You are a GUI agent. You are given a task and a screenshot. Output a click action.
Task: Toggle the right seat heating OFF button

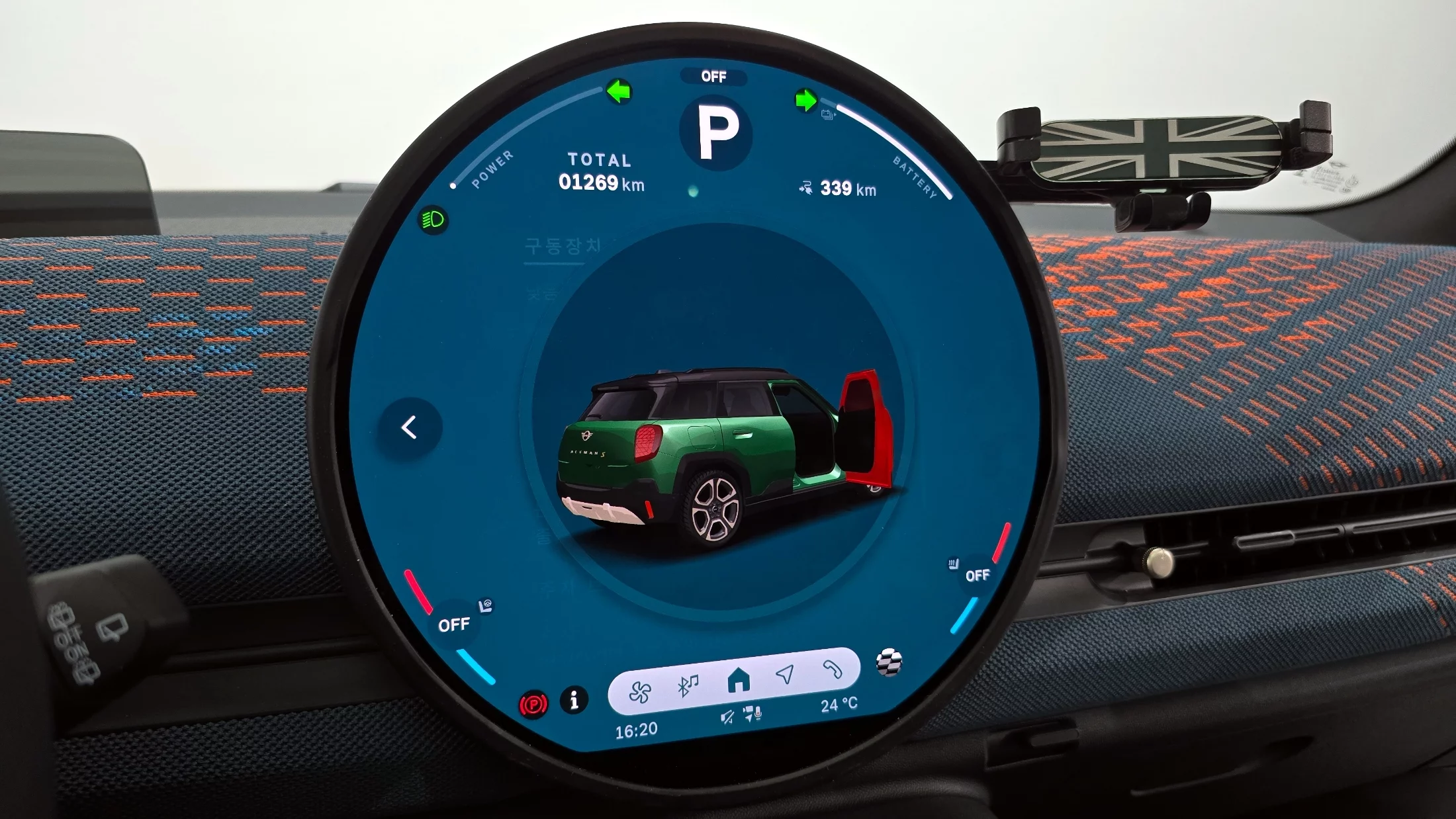(x=978, y=576)
